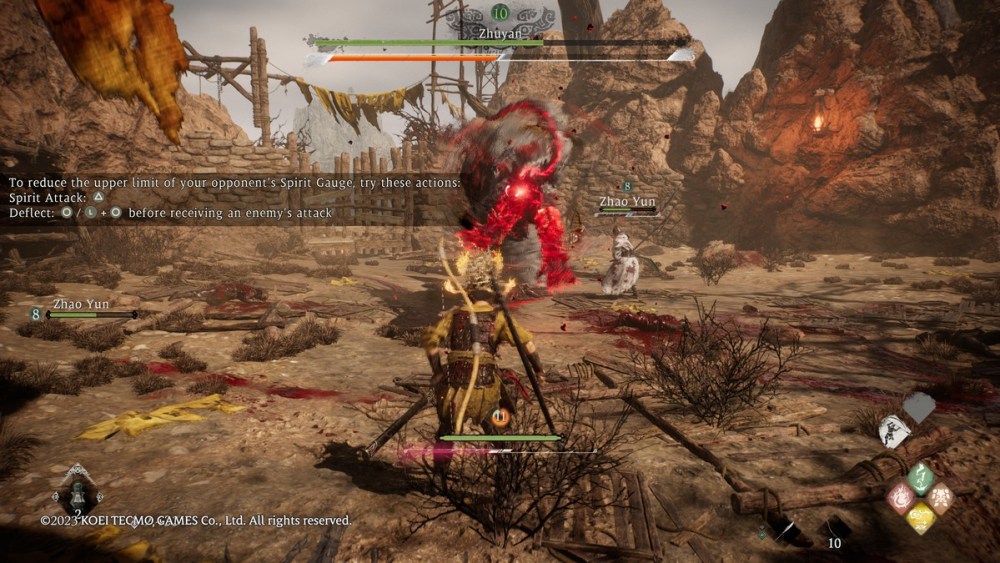
Task: Select the empty grey diamond slot
Action: coord(919,407)
